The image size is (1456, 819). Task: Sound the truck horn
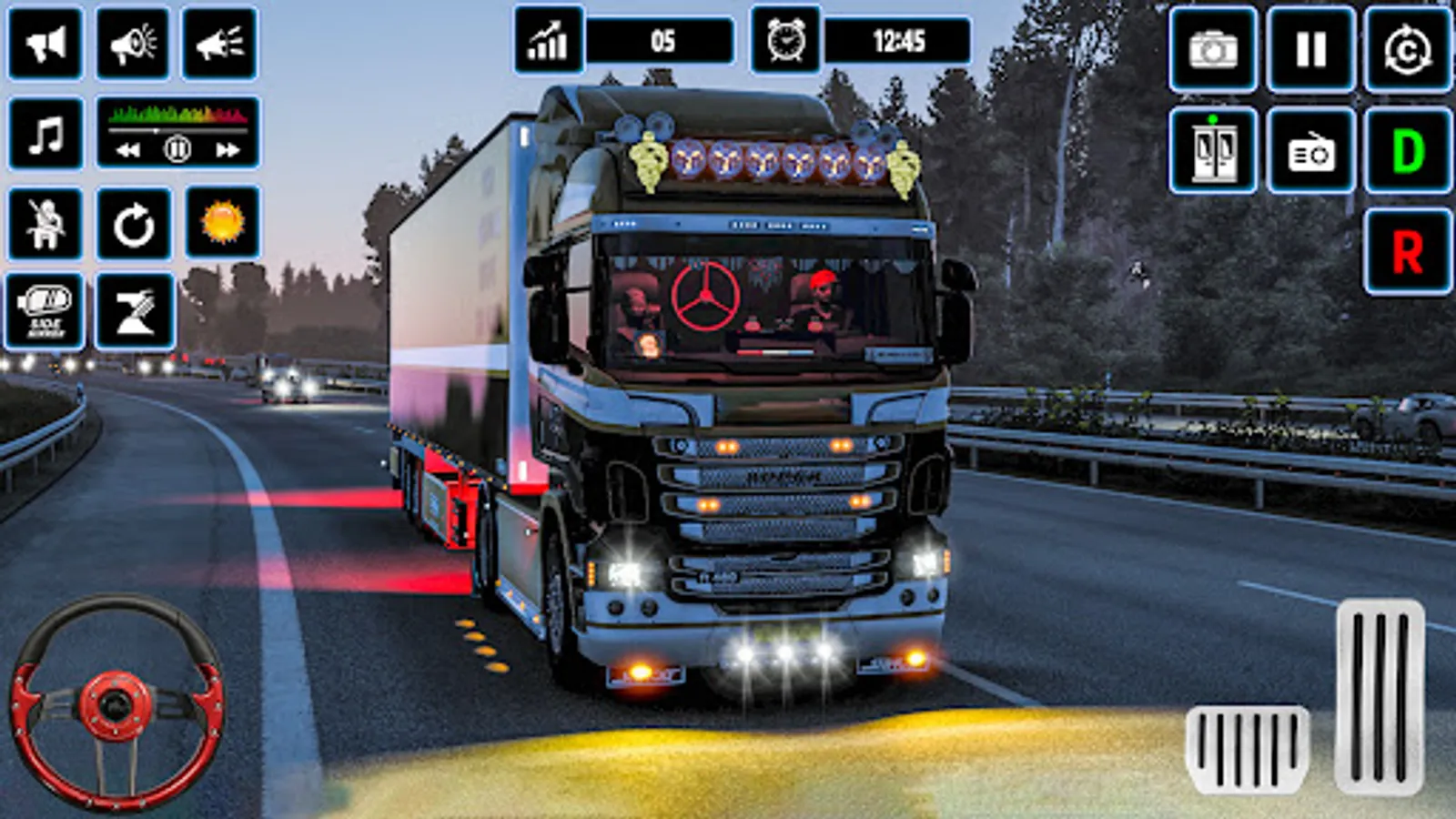coord(45,43)
